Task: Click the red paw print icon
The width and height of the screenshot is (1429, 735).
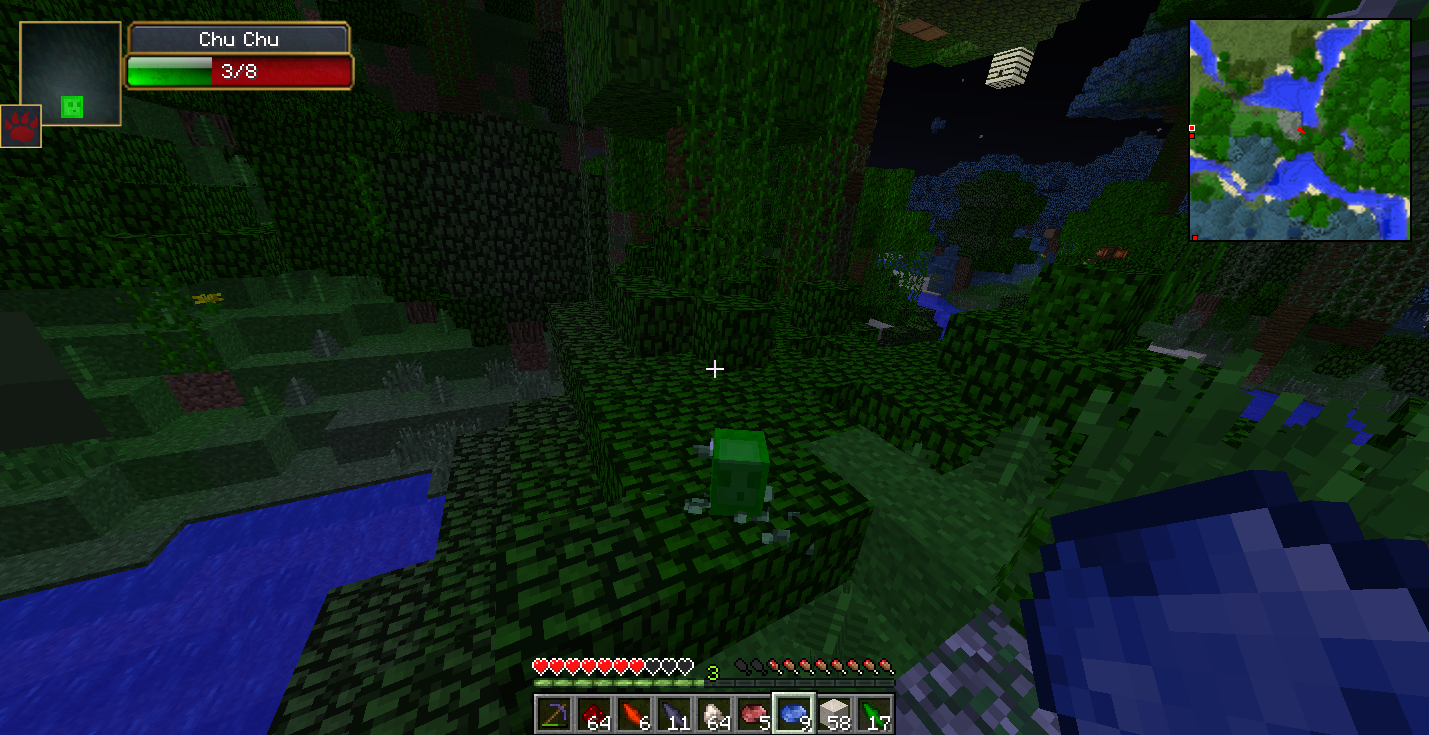Action: tap(21, 126)
